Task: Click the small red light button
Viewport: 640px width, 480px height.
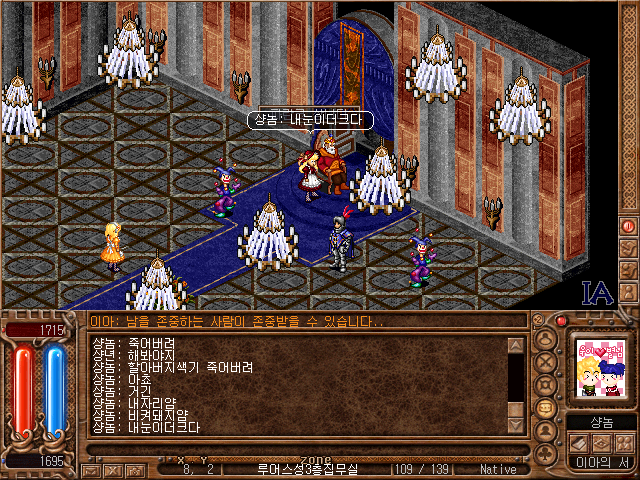Action: coord(562,321)
